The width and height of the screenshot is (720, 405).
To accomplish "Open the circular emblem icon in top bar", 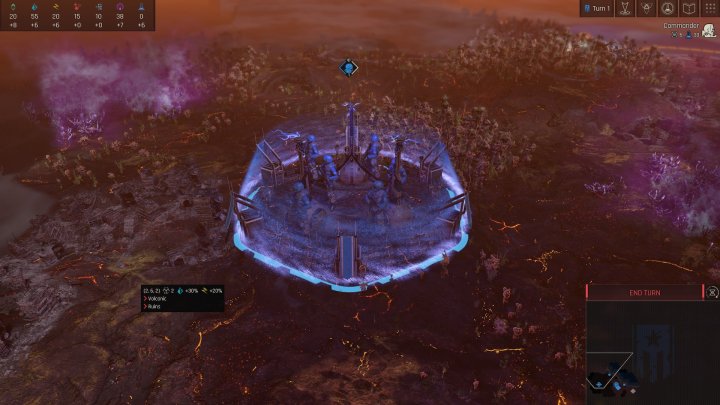I will click(667, 8).
